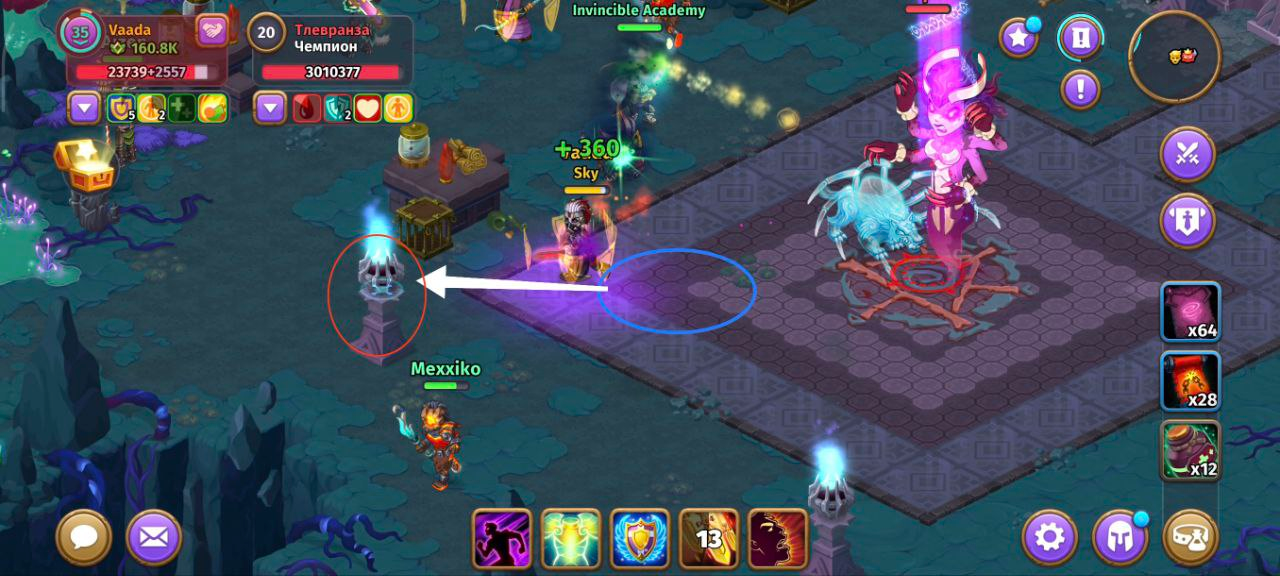Use the green potion jar x12
The width and height of the screenshot is (1280, 576).
1190,450
